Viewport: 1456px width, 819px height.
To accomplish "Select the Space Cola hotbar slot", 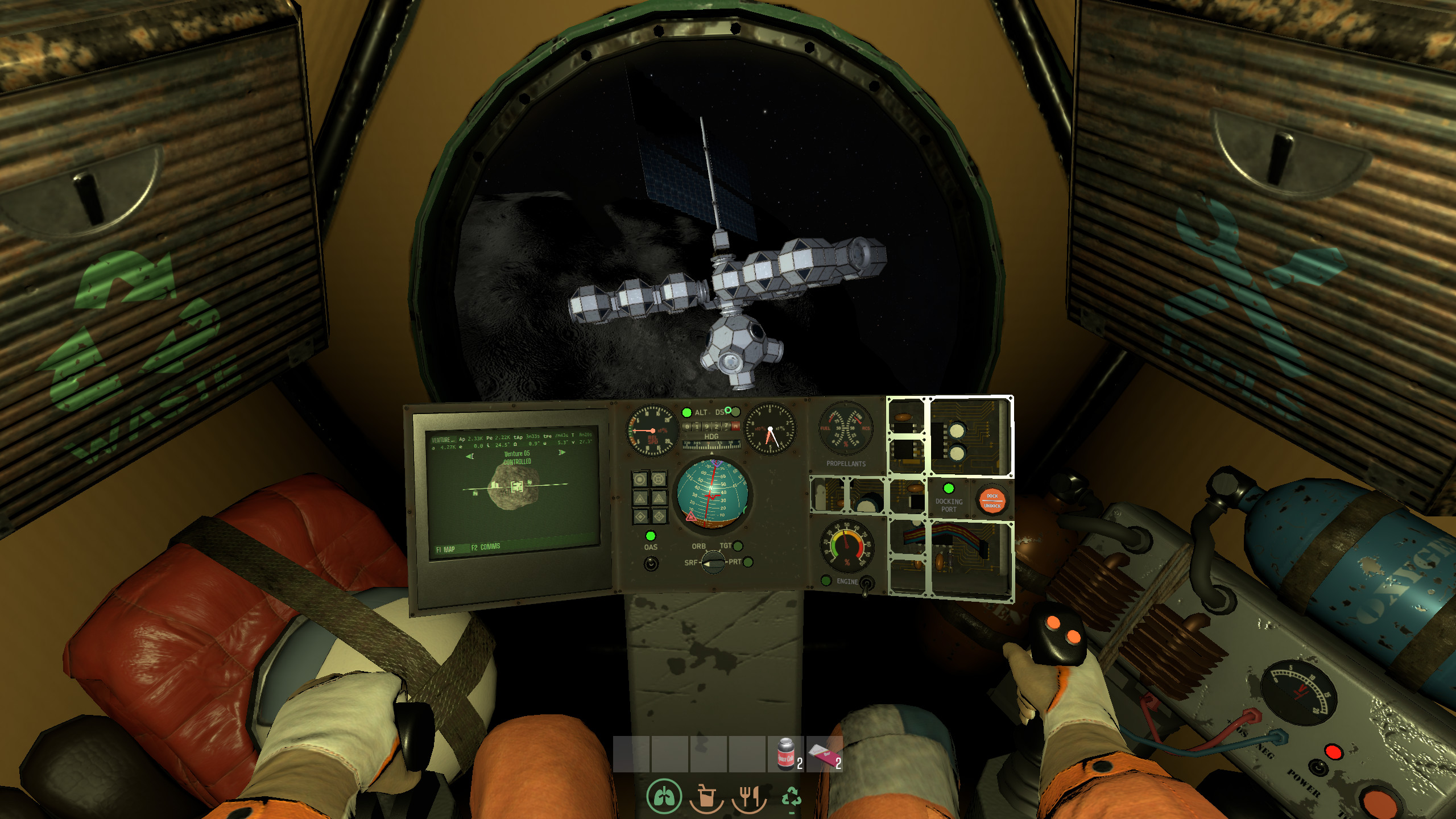I will click(x=786, y=754).
